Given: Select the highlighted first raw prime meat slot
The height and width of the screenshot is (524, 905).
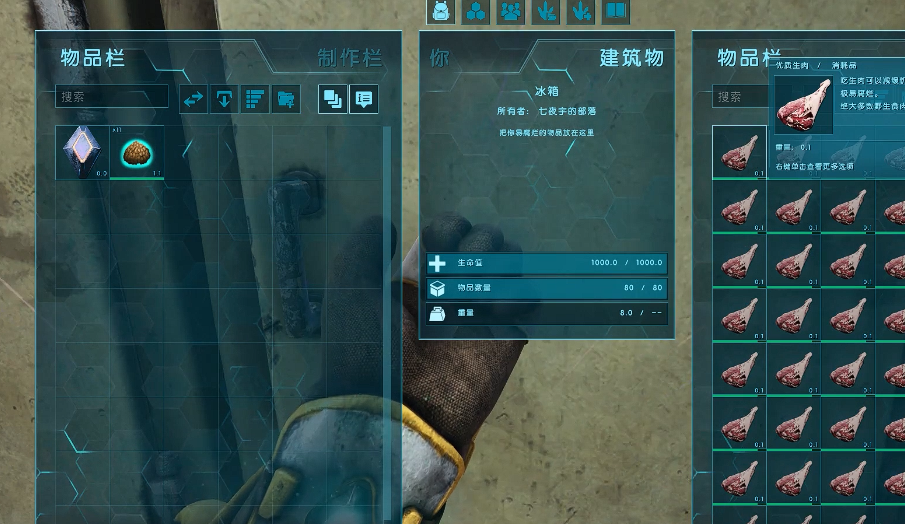Looking at the screenshot, I should pos(739,153).
